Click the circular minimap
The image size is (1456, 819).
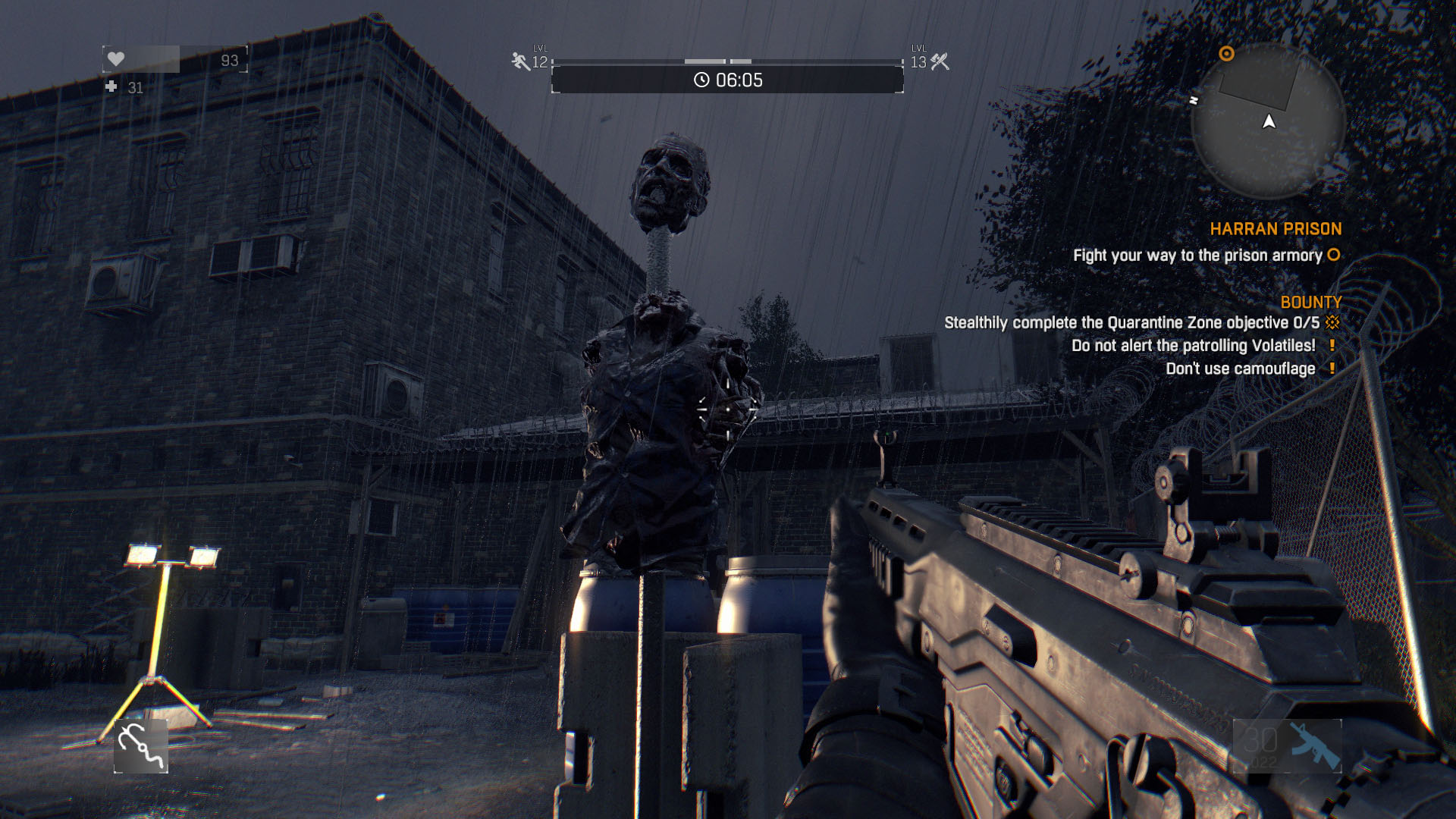(x=1268, y=121)
